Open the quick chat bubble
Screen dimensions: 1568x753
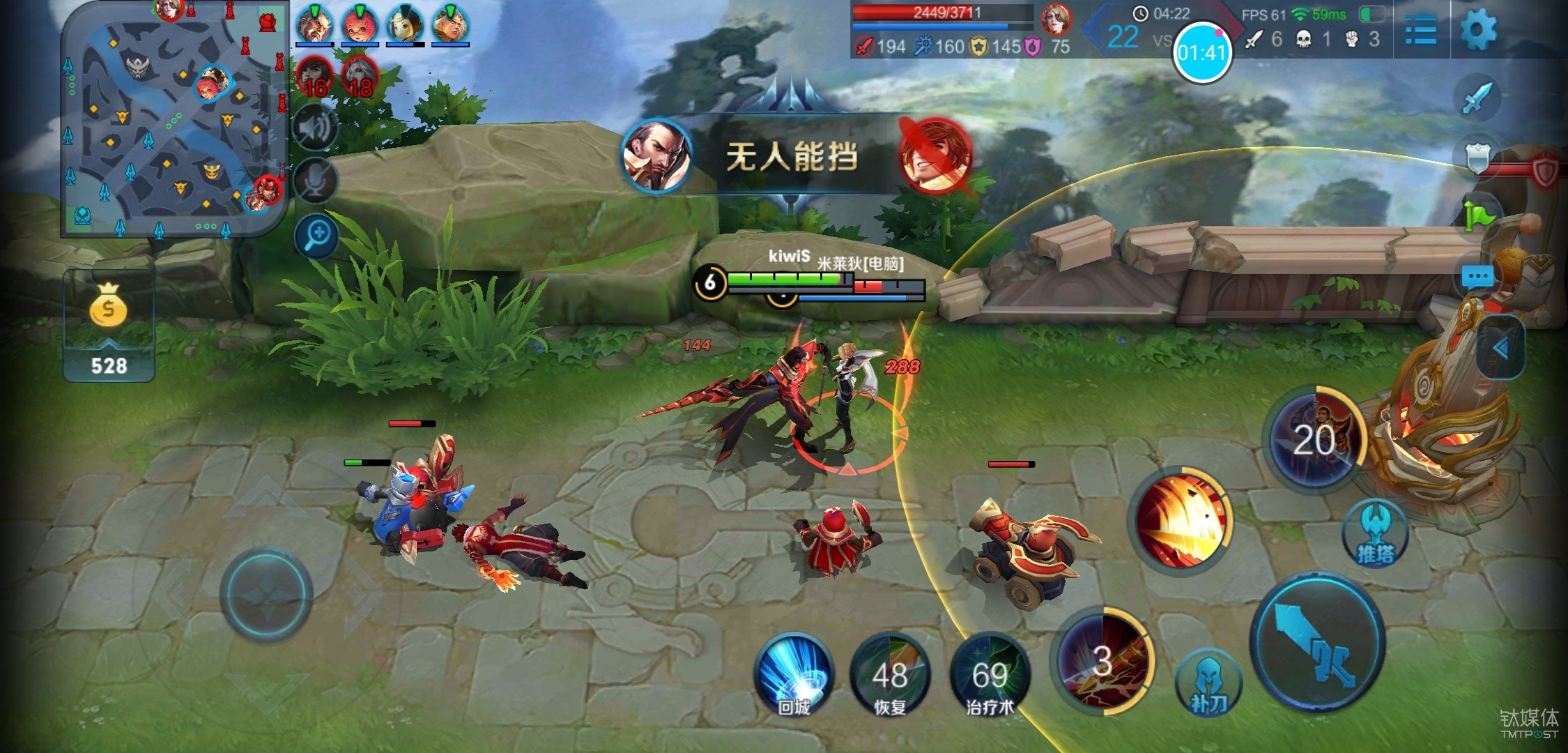pos(1477,277)
